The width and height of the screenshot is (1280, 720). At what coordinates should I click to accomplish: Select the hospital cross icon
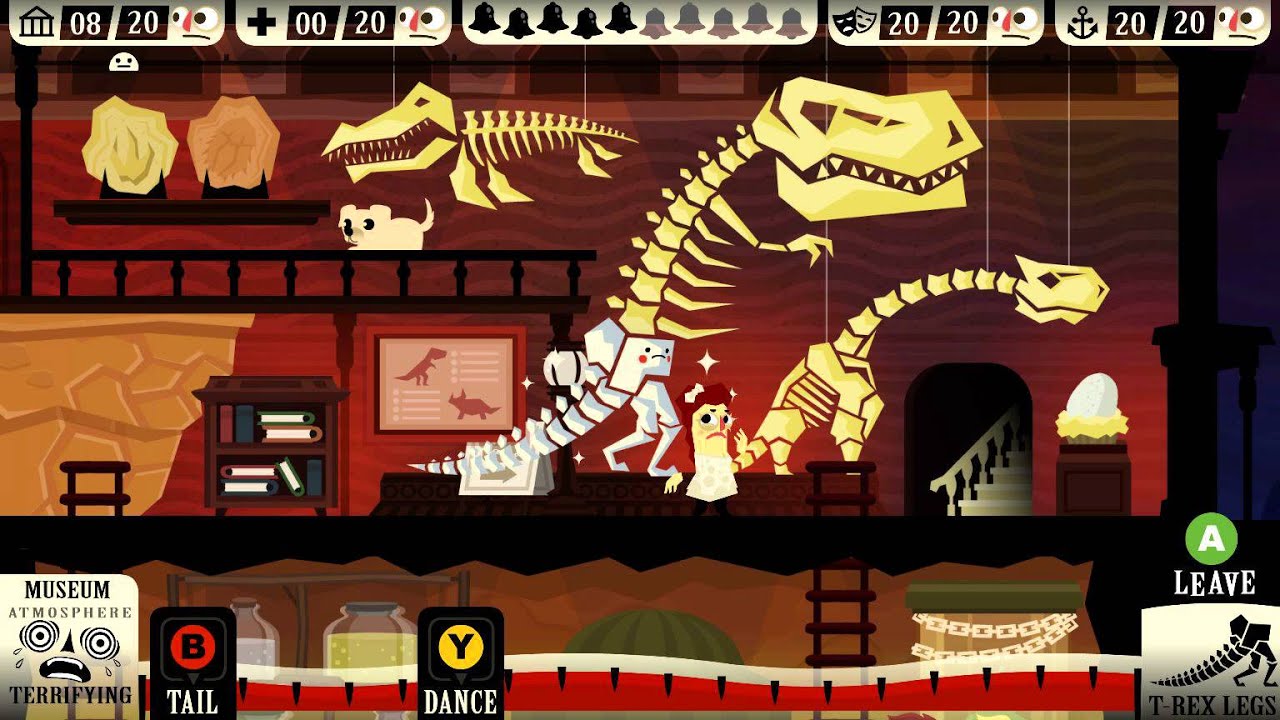[262, 22]
